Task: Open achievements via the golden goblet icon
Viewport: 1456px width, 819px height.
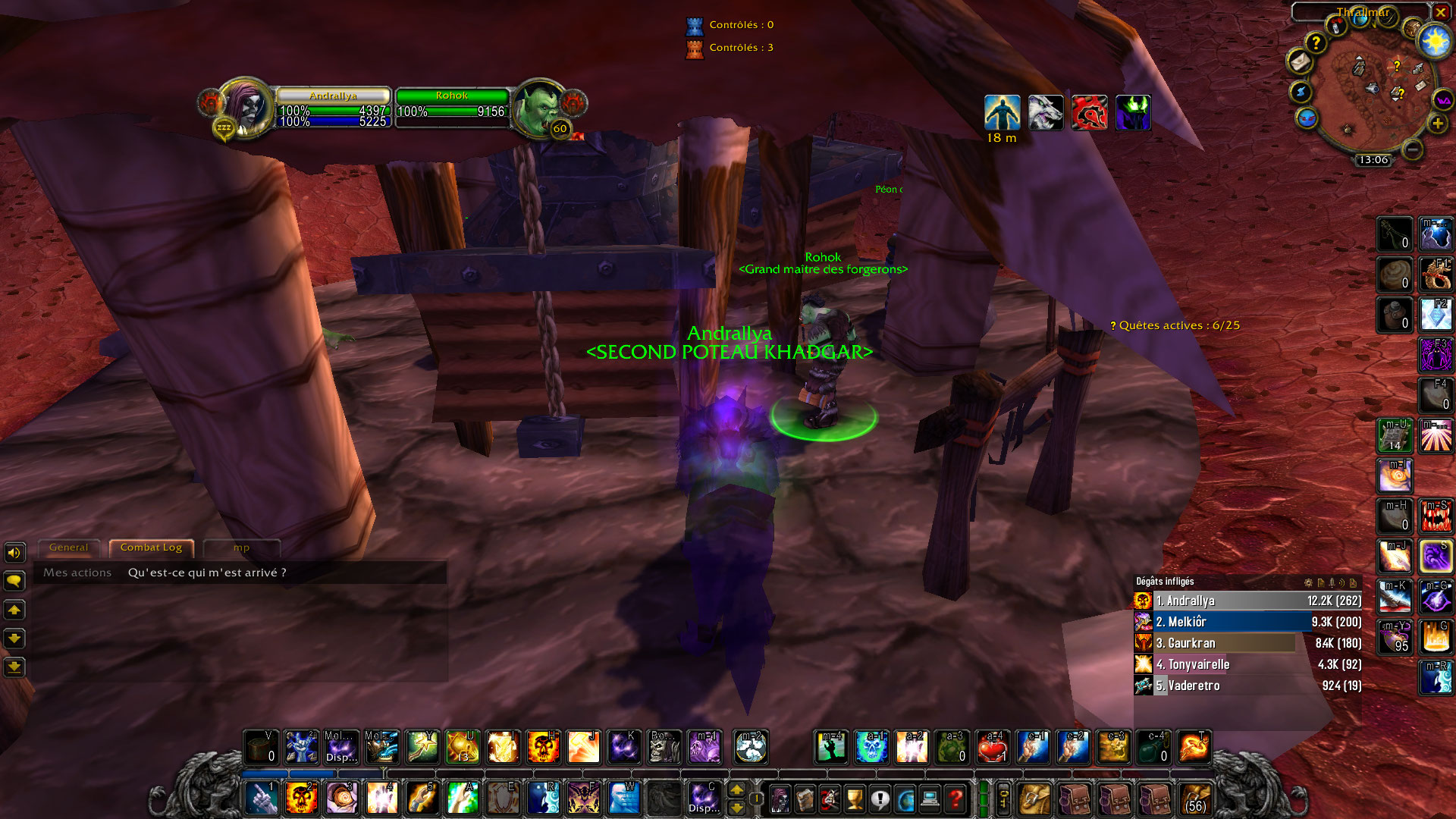Action: pyautogui.click(x=854, y=799)
